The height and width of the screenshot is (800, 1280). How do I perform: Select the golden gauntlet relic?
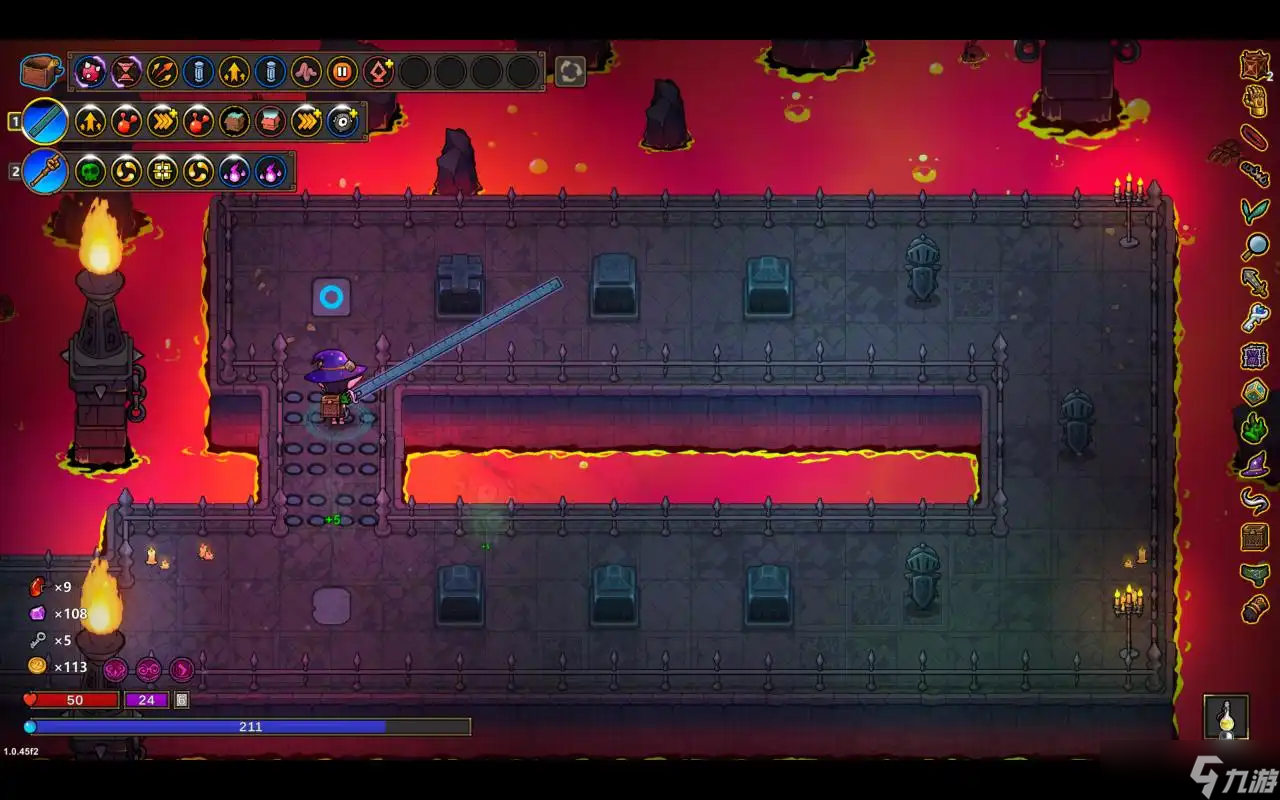[x=1255, y=100]
